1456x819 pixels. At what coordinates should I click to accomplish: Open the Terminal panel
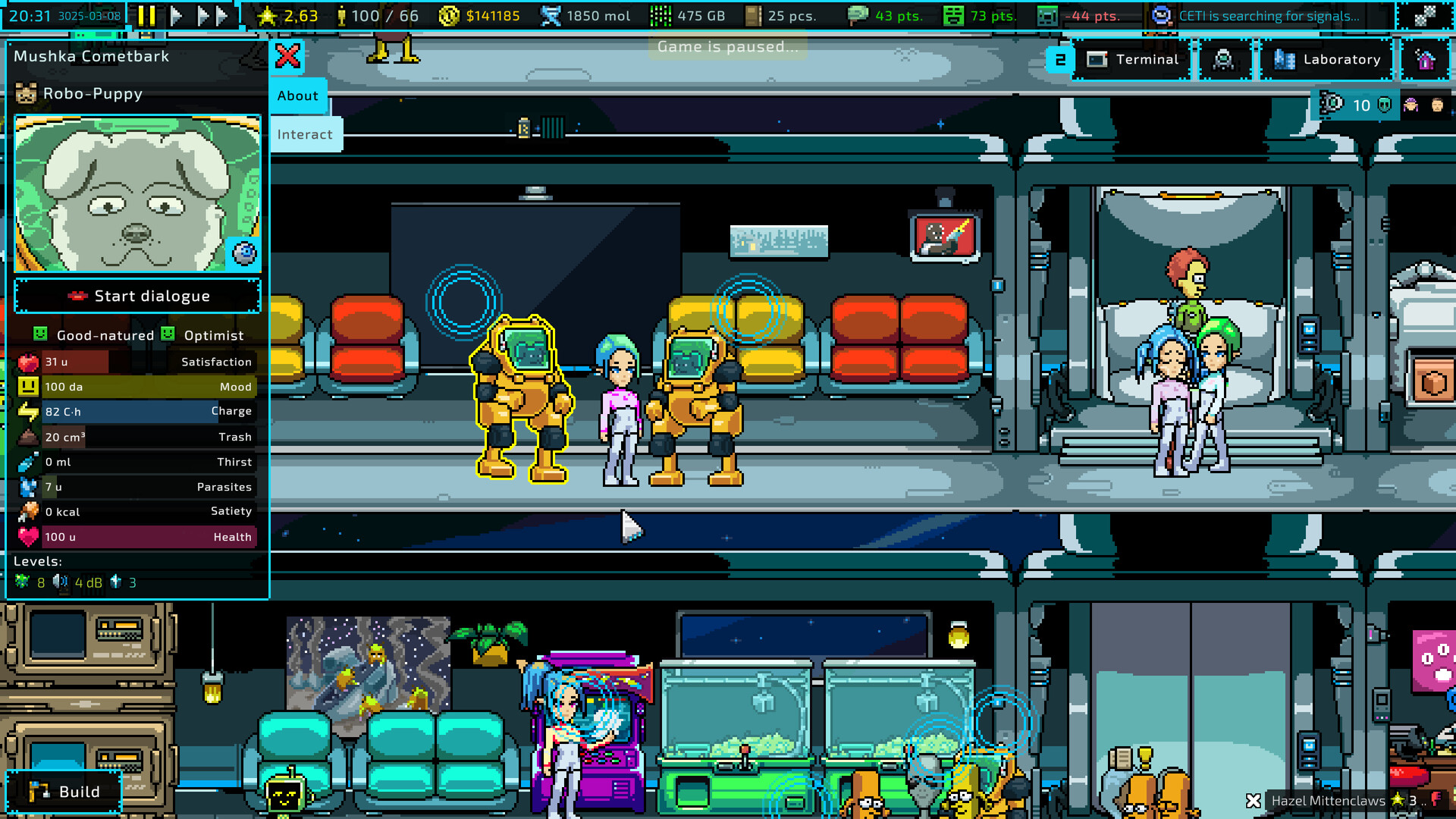(x=1133, y=60)
